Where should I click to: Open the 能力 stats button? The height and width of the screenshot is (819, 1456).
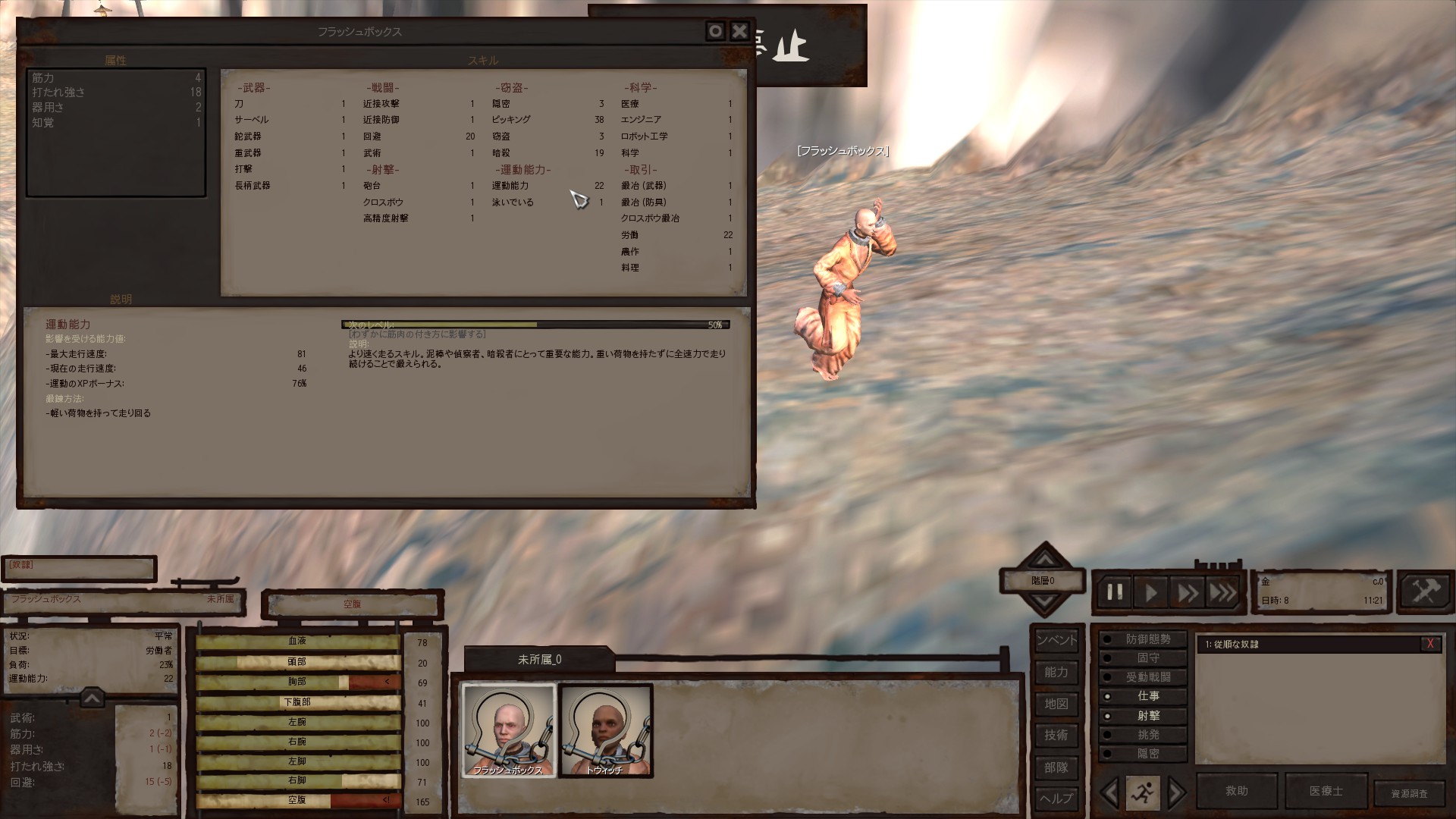tap(1056, 672)
